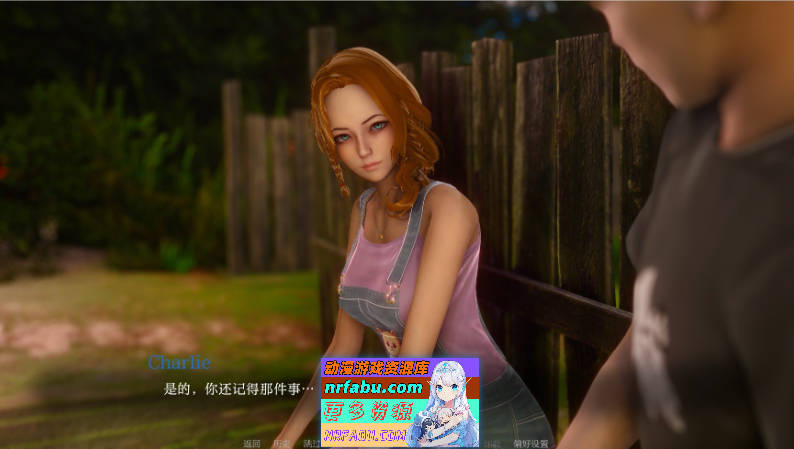Activate the 跳过 (Skip) button
The height and width of the screenshot is (449, 794).
click(x=311, y=443)
